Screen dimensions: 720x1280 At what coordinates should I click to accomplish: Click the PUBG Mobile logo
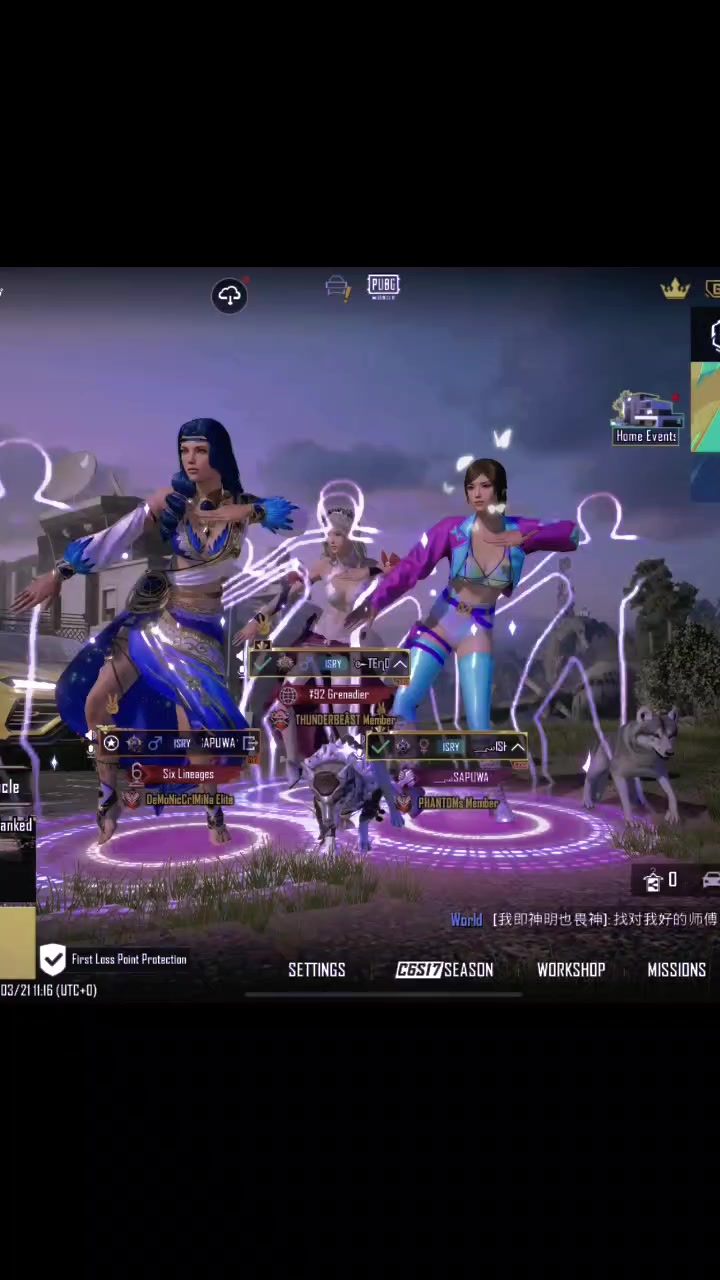(x=383, y=287)
